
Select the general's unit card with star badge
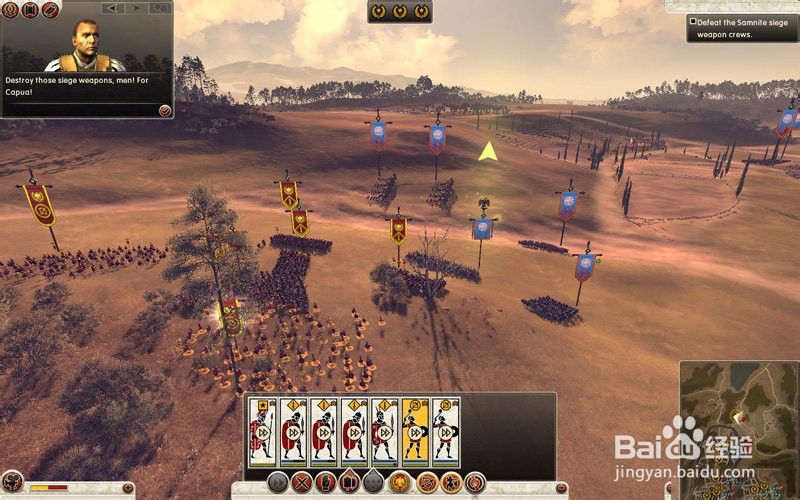[263, 432]
